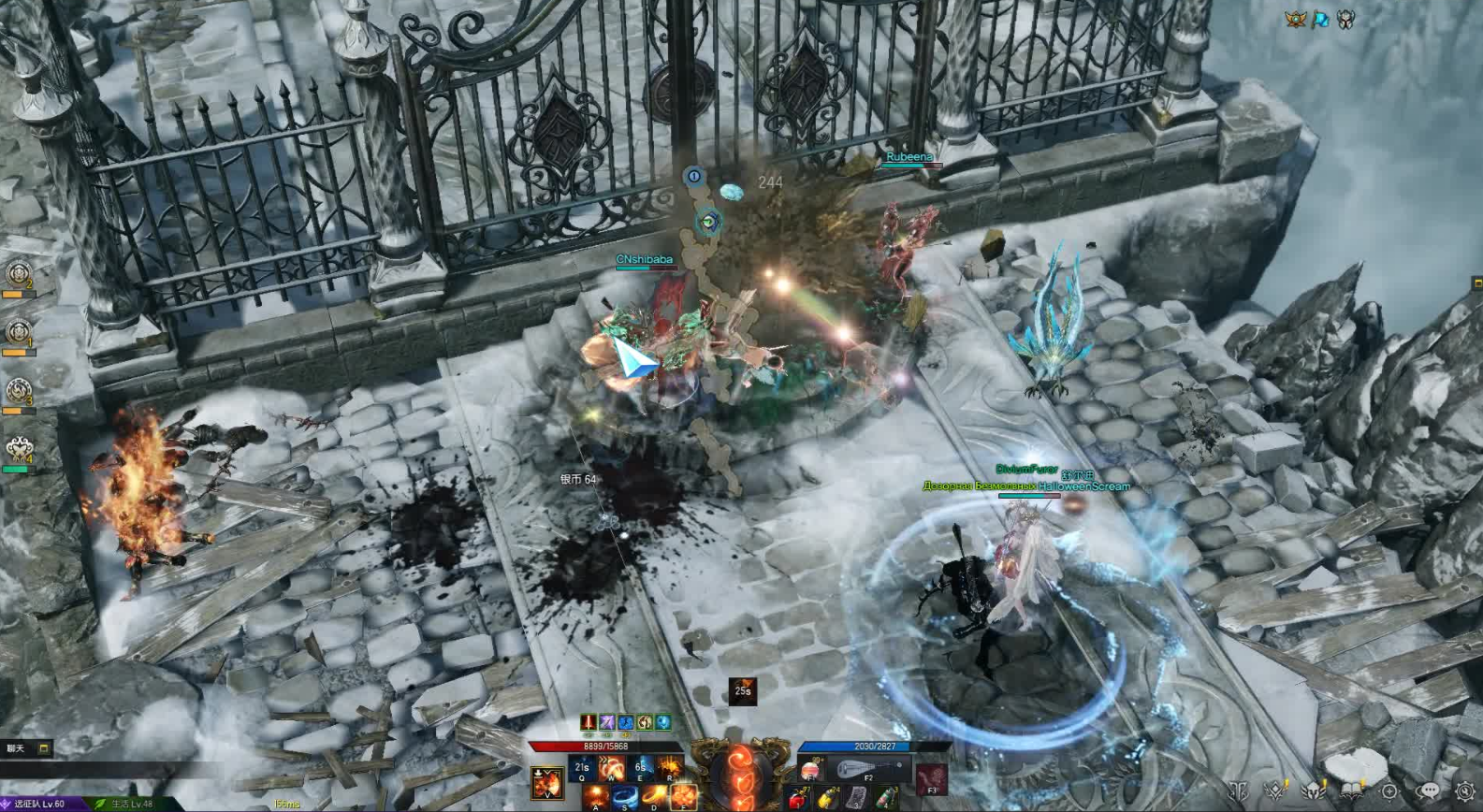Use the red apple potion in slot 1
Image resolution: width=1483 pixels, height=812 pixels.
pyautogui.click(x=798, y=800)
